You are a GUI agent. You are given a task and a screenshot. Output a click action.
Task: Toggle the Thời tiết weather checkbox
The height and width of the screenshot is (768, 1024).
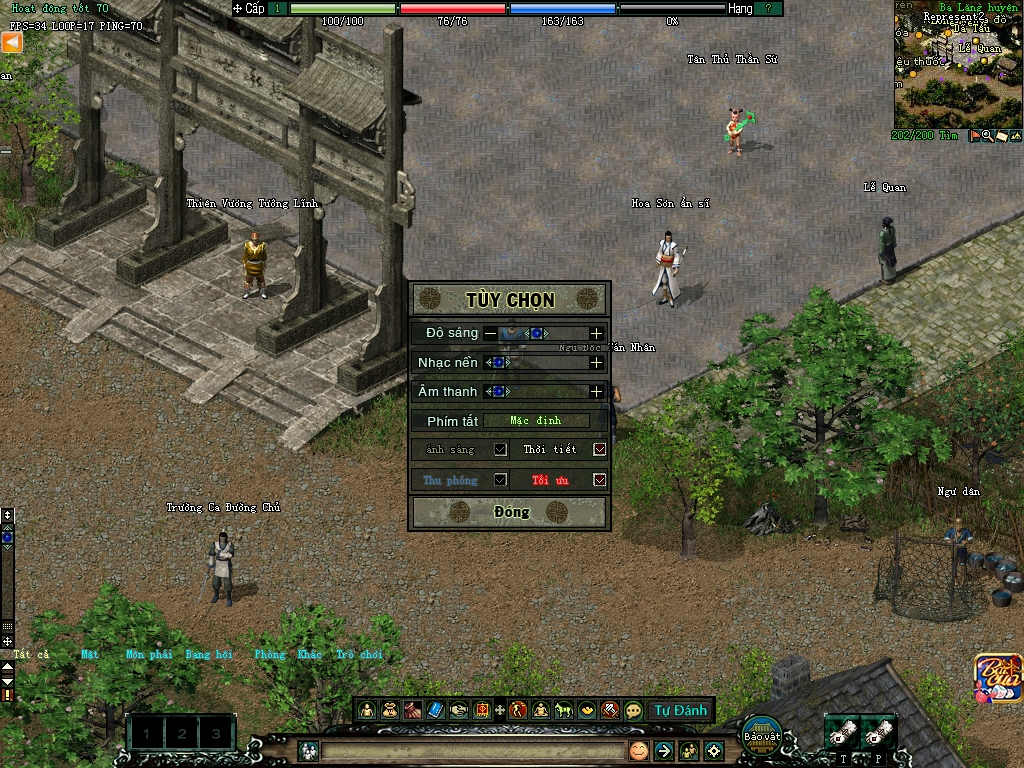coord(599,450)
